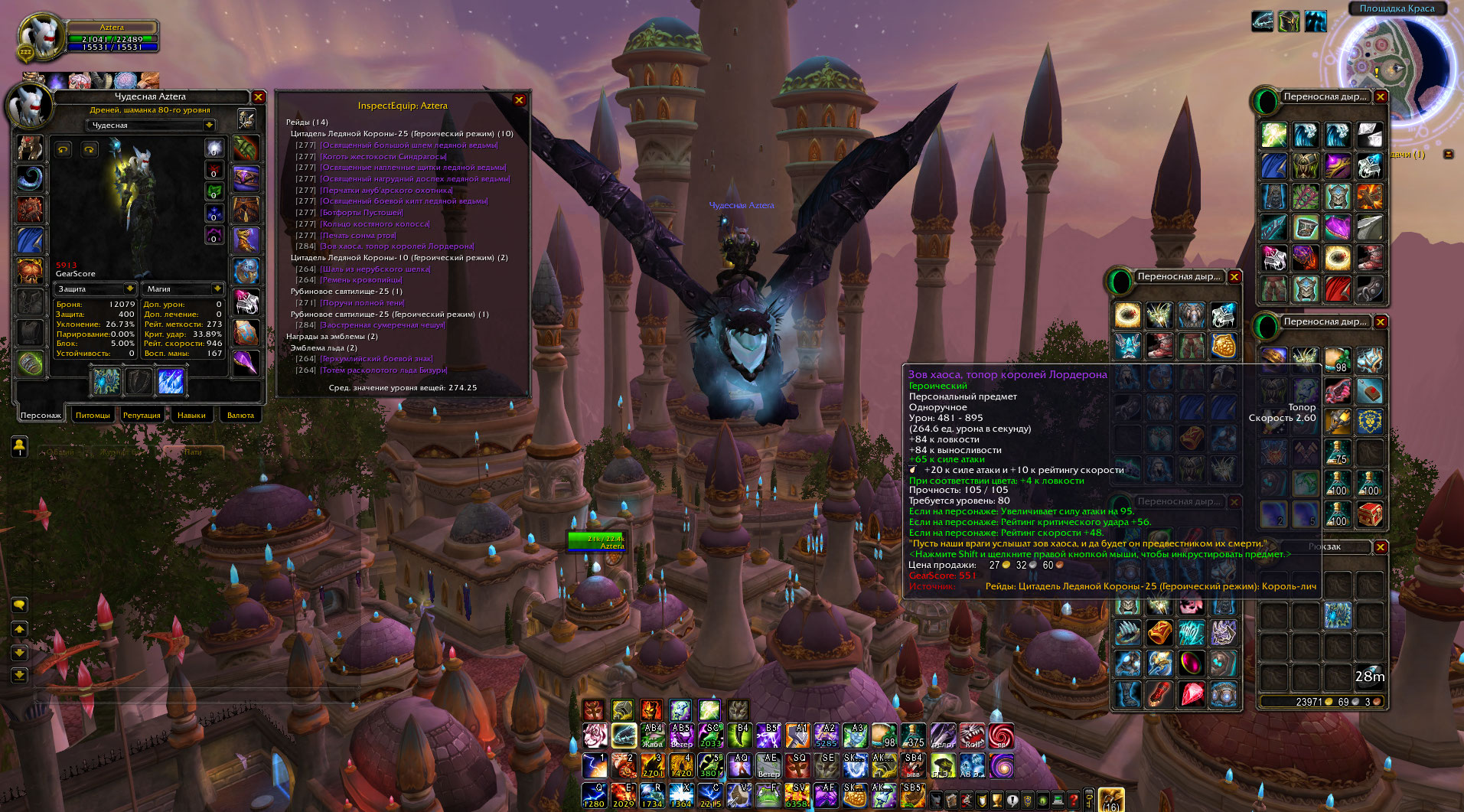Open the Магия stats dropdown
1464x812 pixels.
point(217,289)
